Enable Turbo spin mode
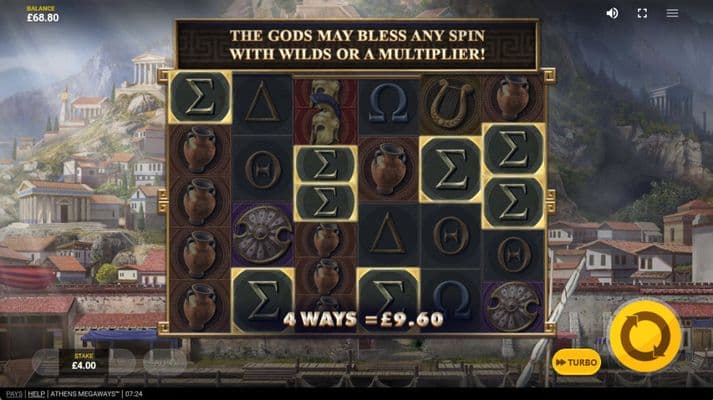The width and height of the screenshot is (713, 400). [576, 362]
